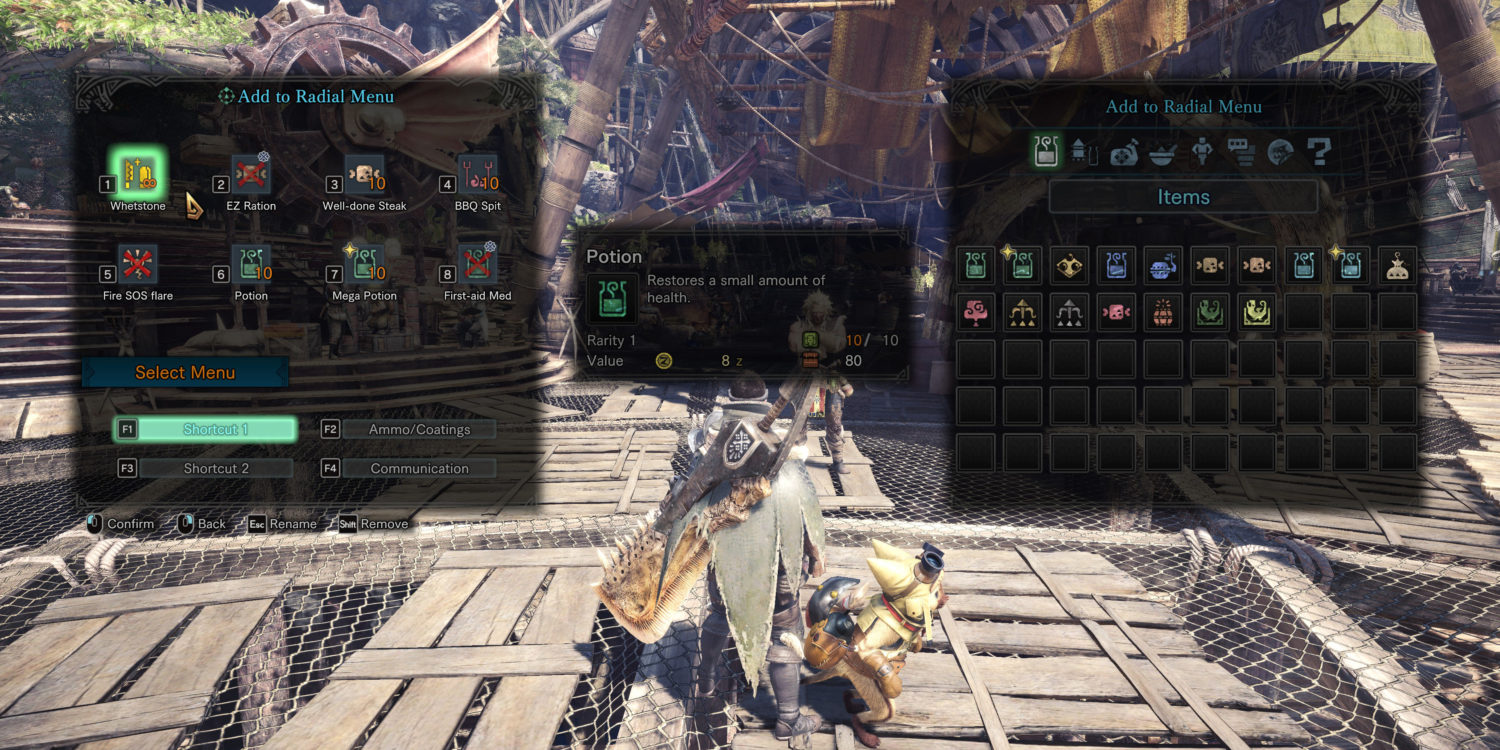This screenshot has width=1500, height=750.
Task: Open the Communication menu
Action: (x=419, y=468)
